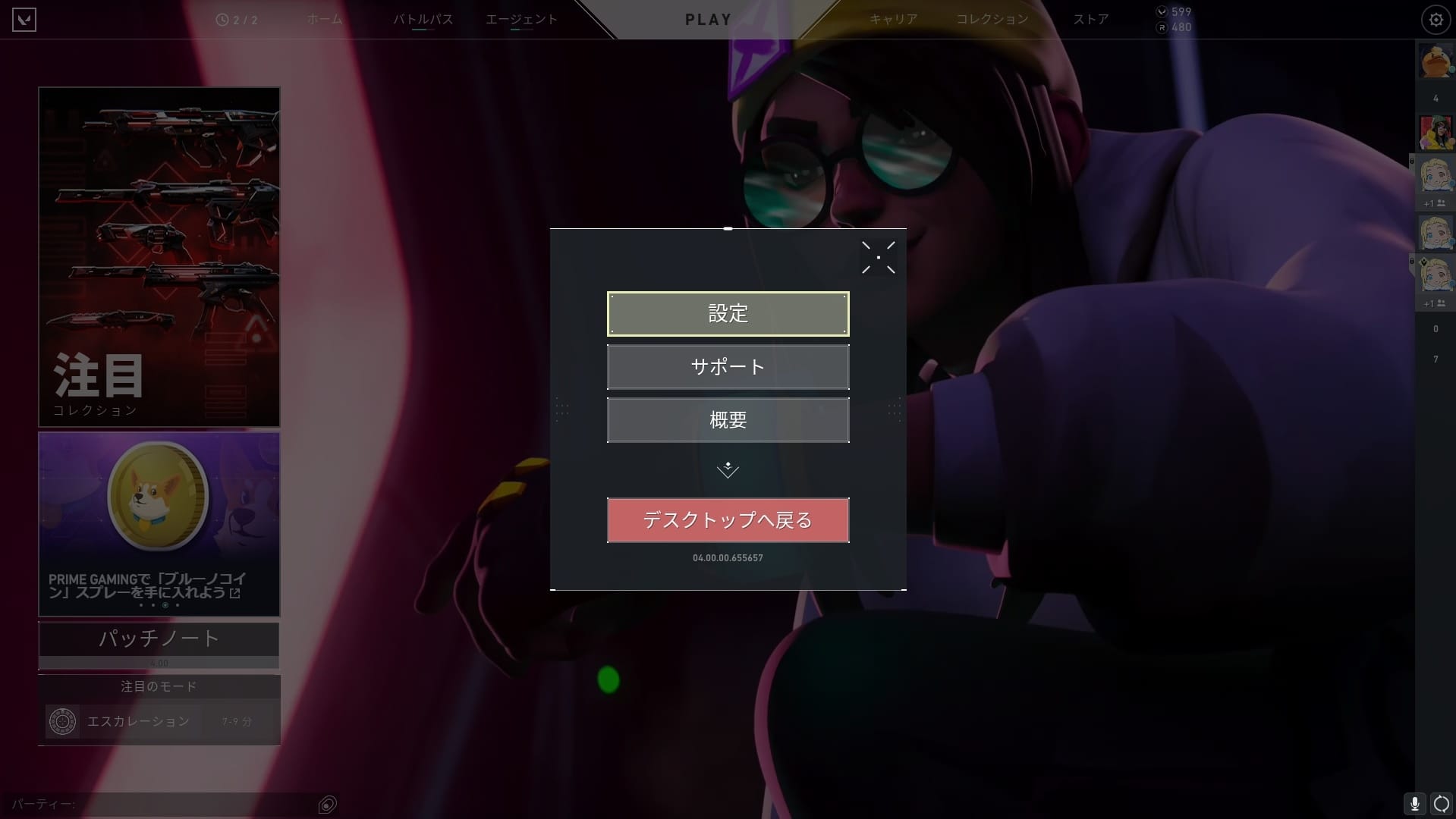Click the Valorant logo in top-left corner

[x=24, y=19]
